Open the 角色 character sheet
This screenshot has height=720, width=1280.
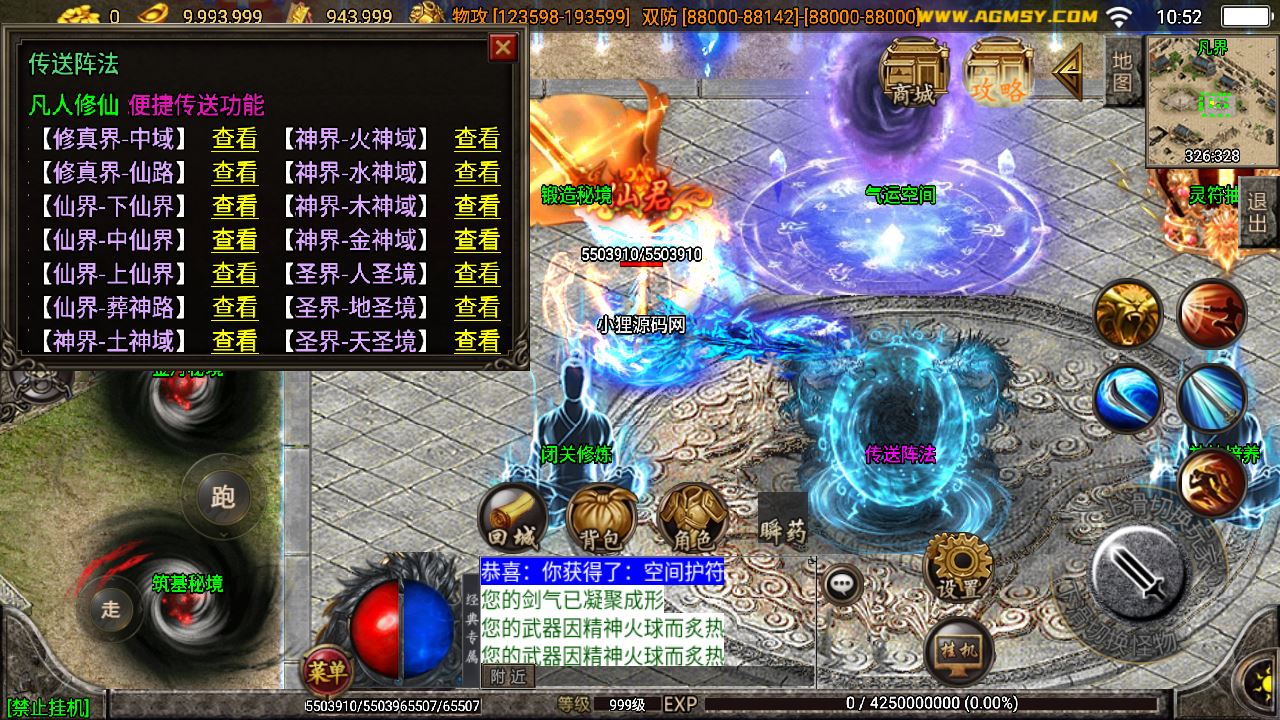coord(692,519)
